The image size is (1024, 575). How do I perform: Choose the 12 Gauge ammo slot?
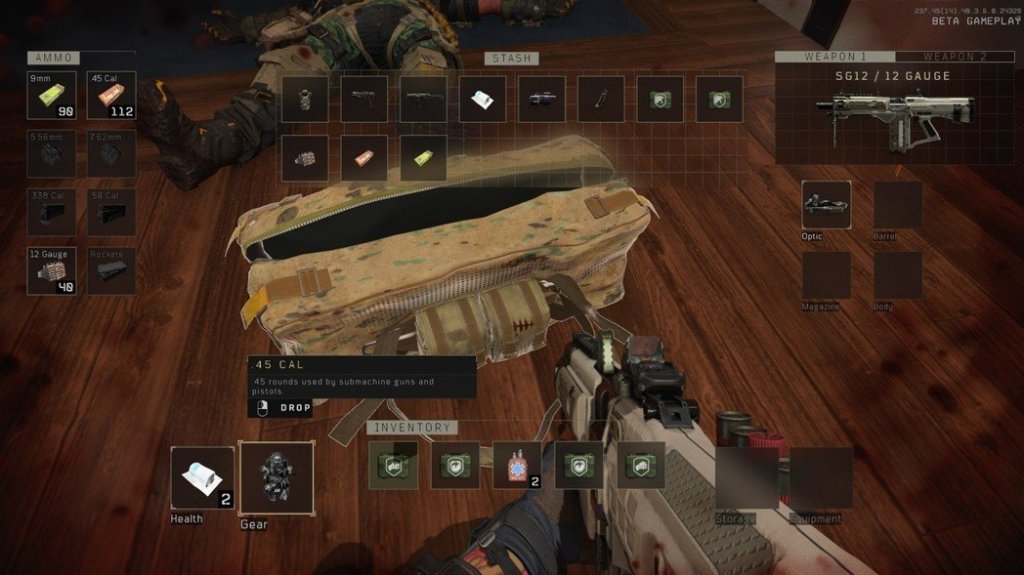point(51,271)
